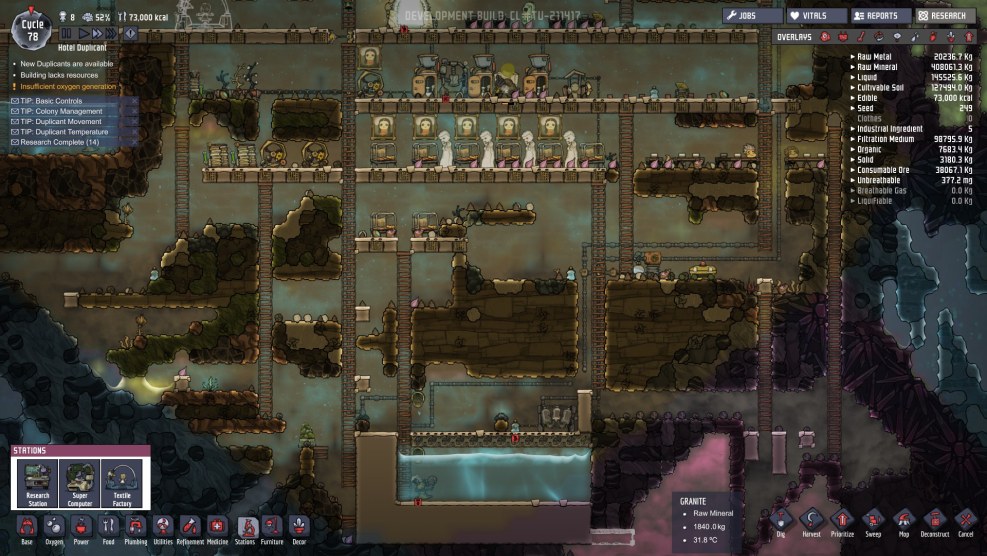Dismiss the Basic Controls tip message
987x556 pixels.
click(x=132, y=101)
